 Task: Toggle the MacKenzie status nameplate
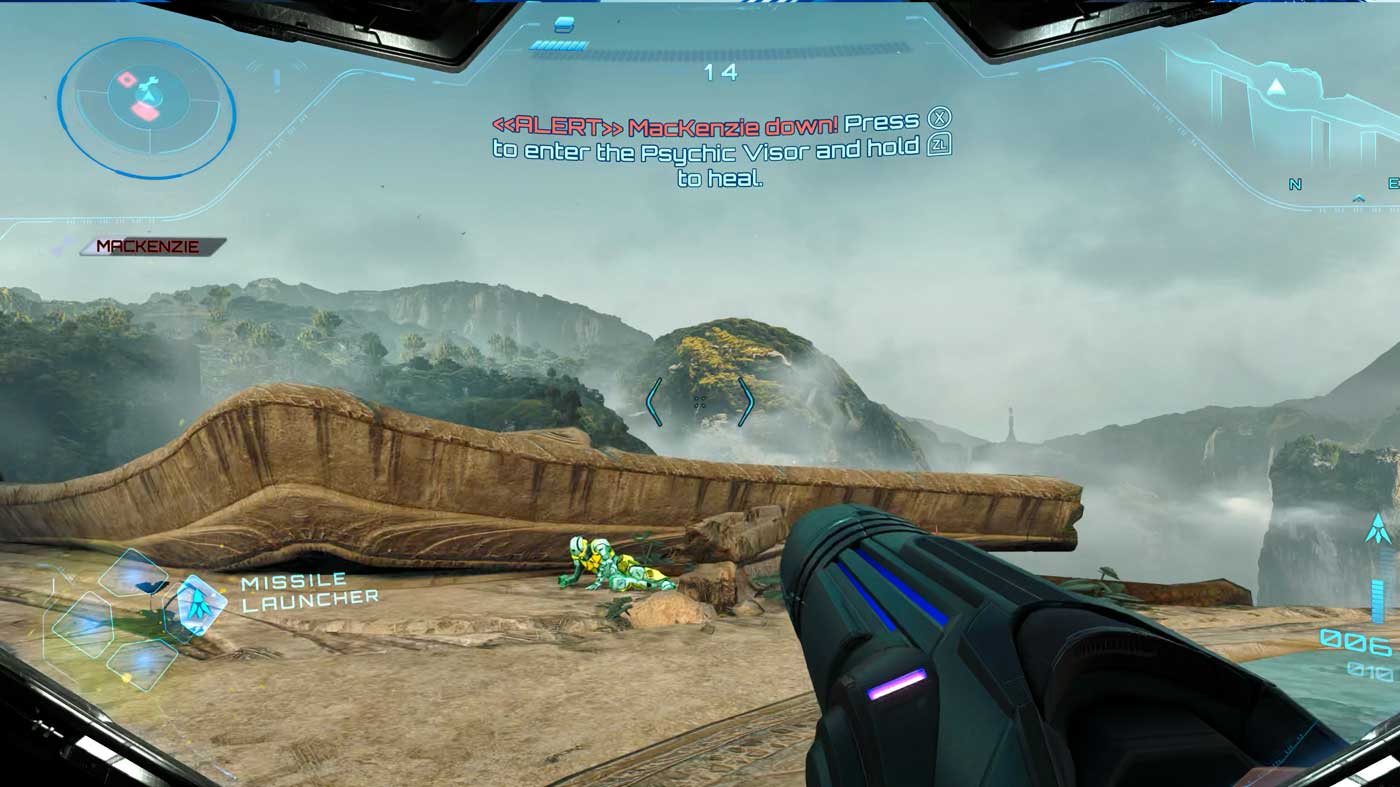click(148, 243)
